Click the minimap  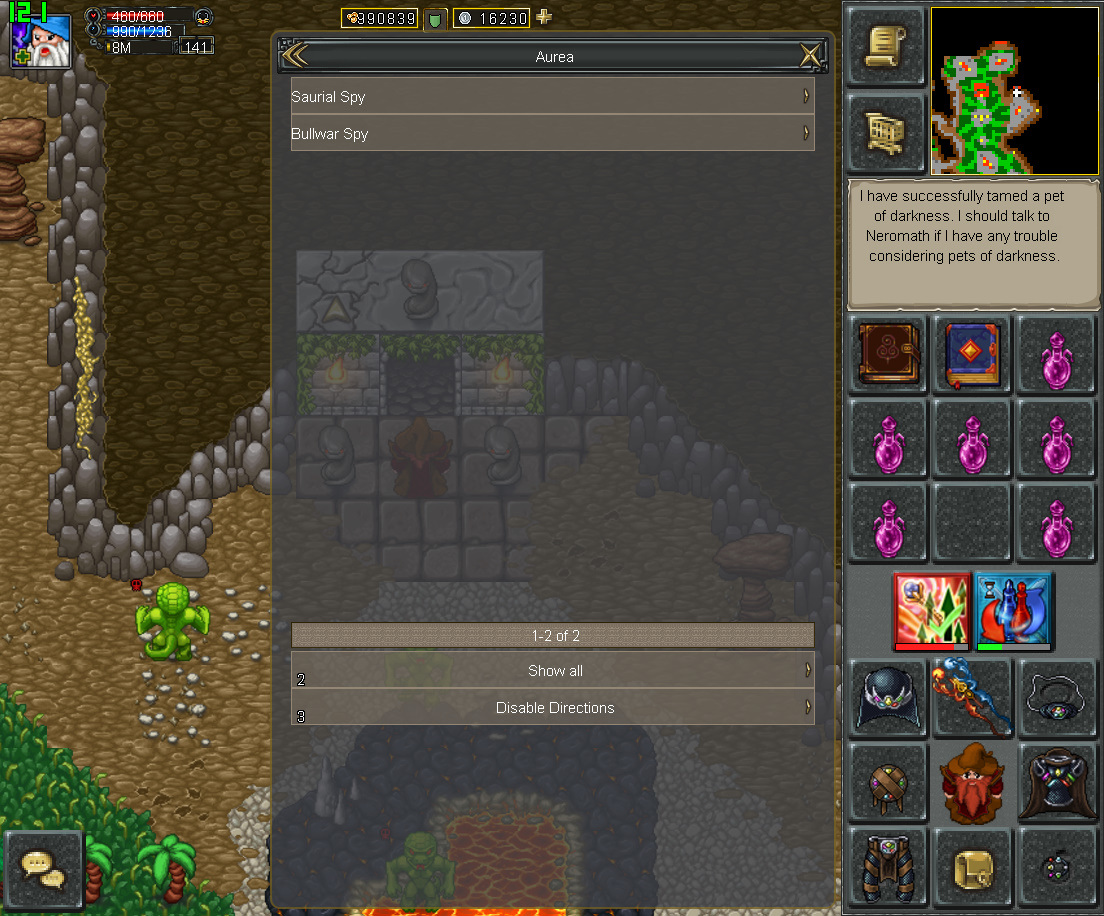pos(1014,91)
